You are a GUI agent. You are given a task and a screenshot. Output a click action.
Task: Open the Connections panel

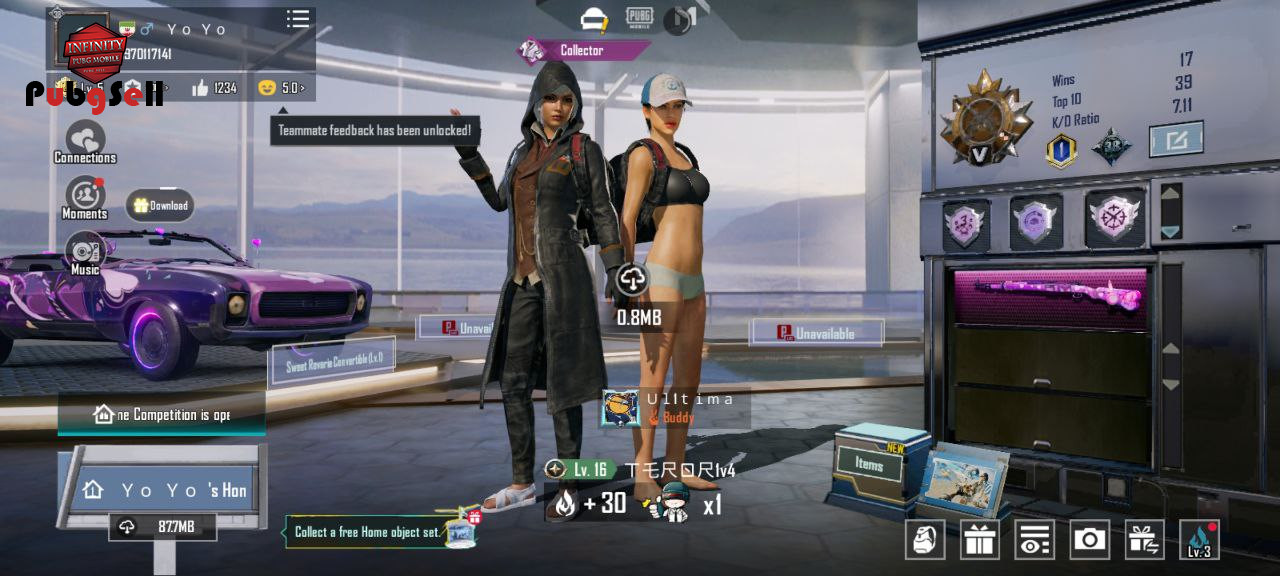85,141
